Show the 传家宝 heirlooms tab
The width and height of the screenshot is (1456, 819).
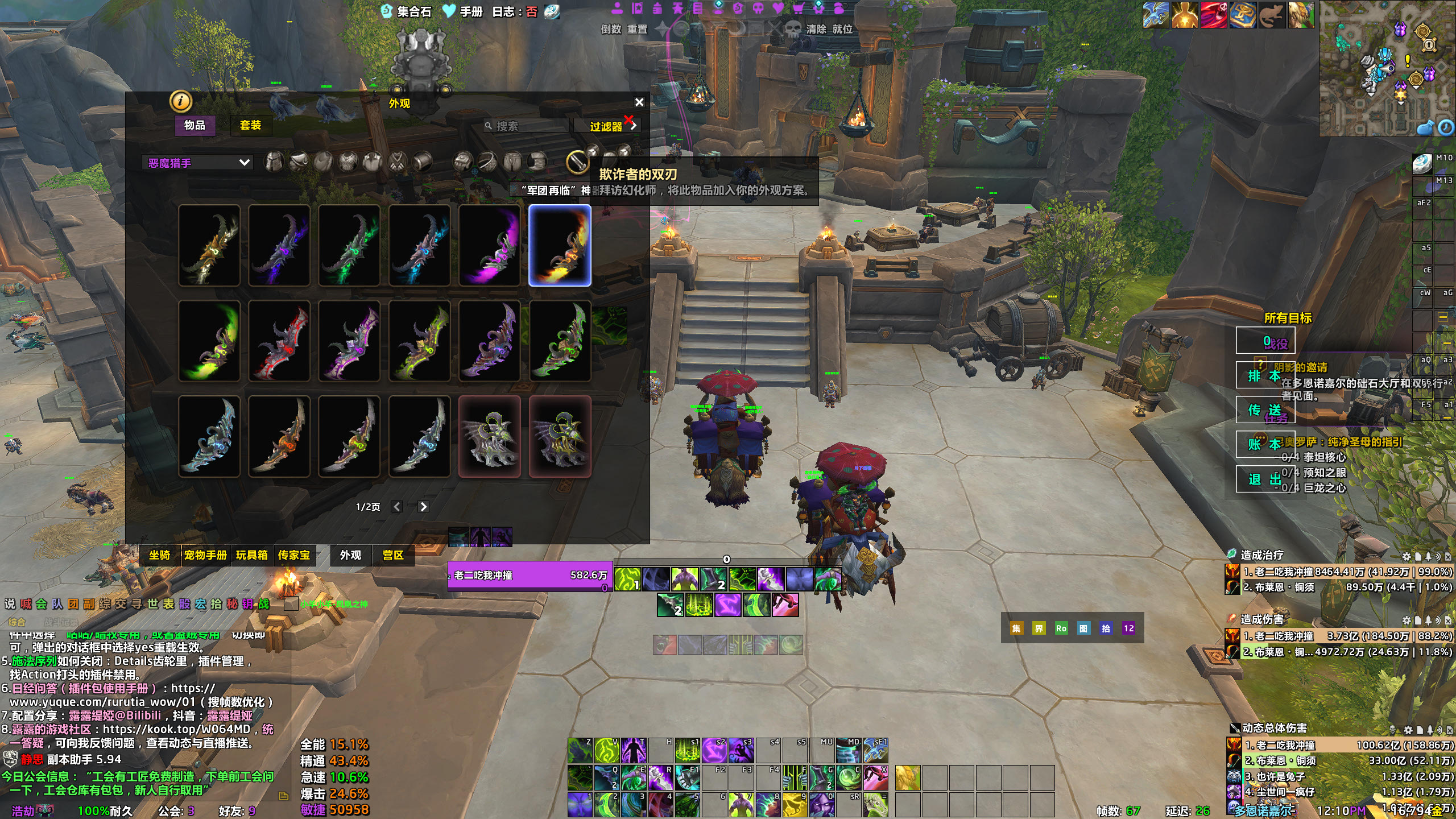click(294, 555)
